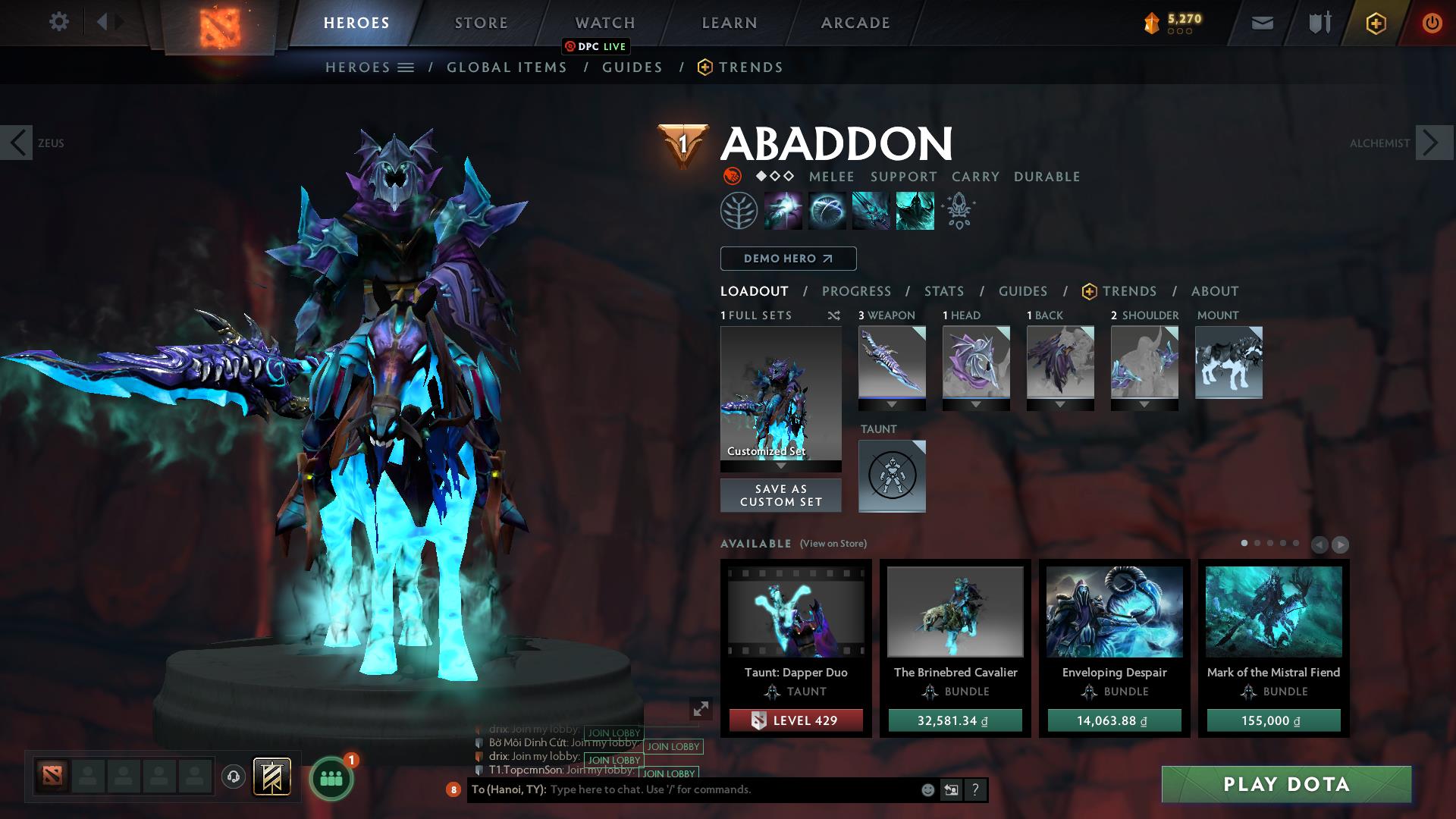Toggle the empty Taunt slot
The height and width of the screenshot is (819, 1456).
[892, 476]
